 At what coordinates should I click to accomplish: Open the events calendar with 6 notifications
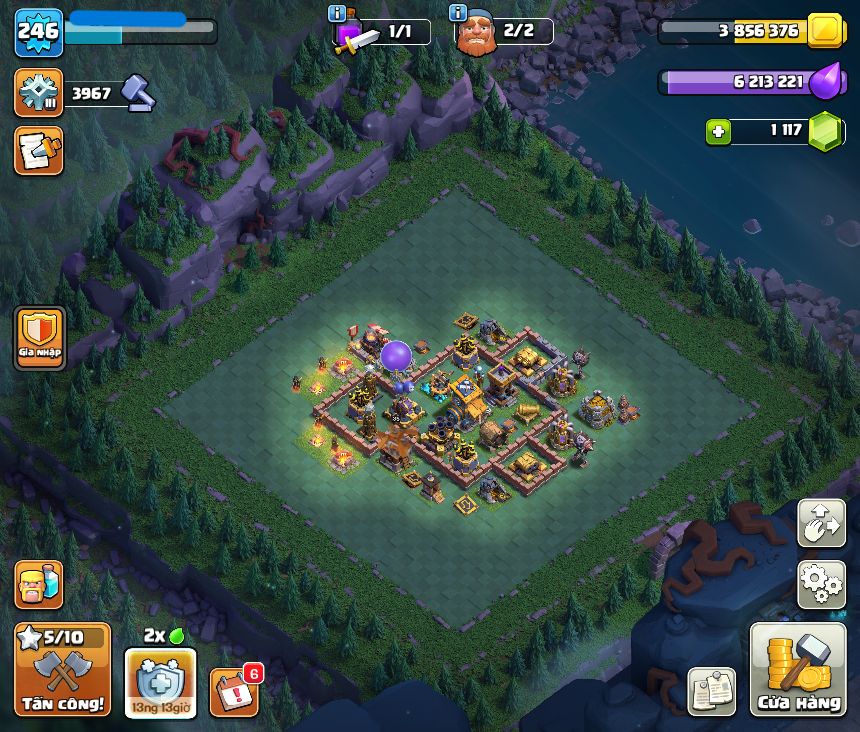coord(235,691)
